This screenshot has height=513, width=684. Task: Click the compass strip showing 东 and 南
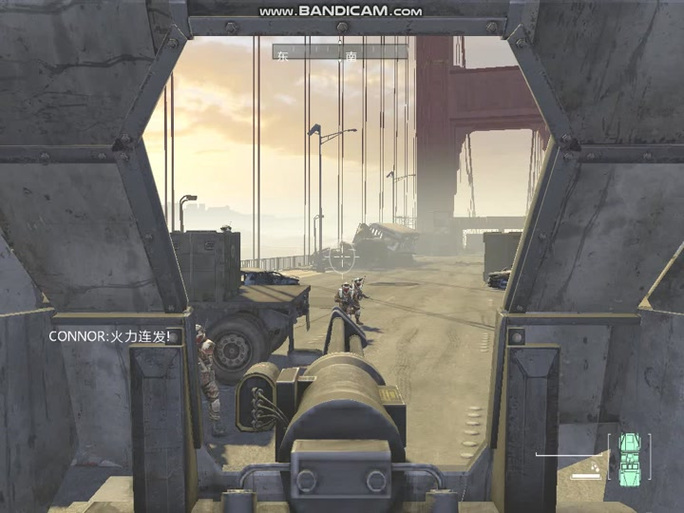[x=340, y=52]
